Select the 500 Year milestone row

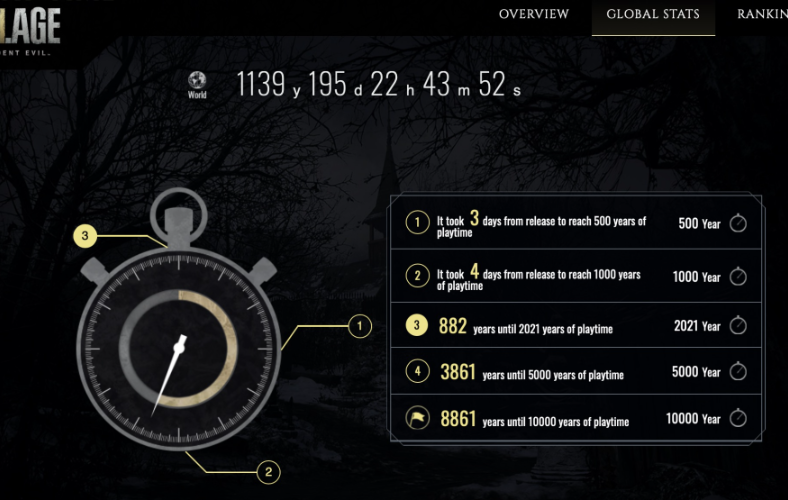tap(576, 223)
